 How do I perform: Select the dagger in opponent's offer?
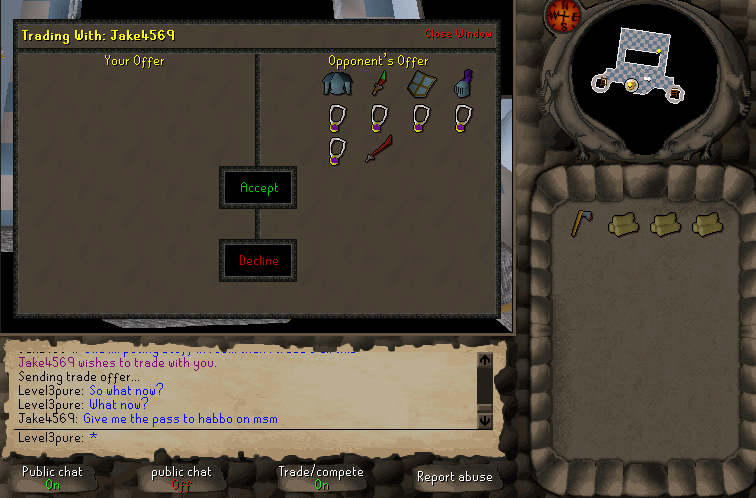(x=377, y=85)
